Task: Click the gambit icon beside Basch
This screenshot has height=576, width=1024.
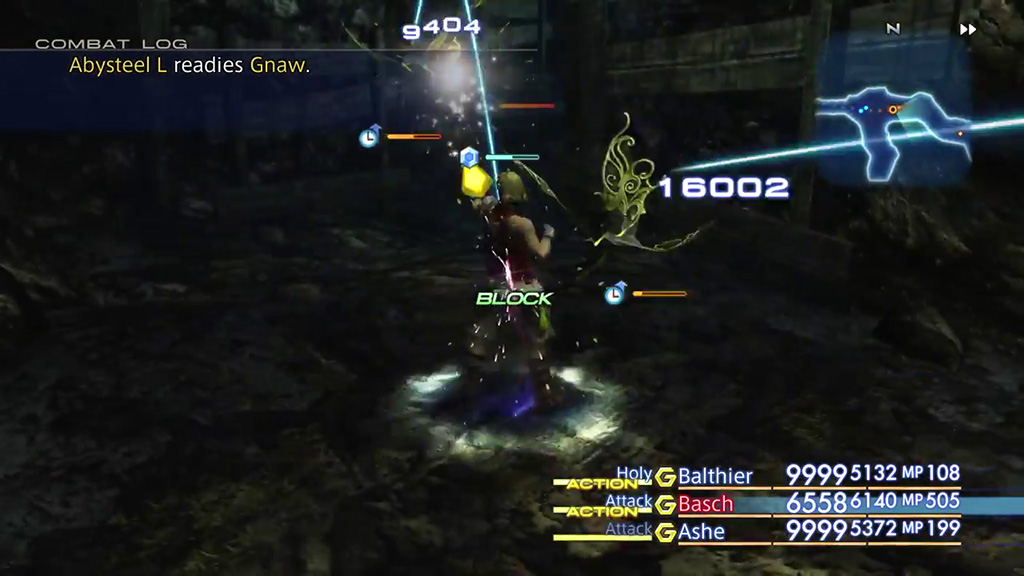Action: pos(665,505)
